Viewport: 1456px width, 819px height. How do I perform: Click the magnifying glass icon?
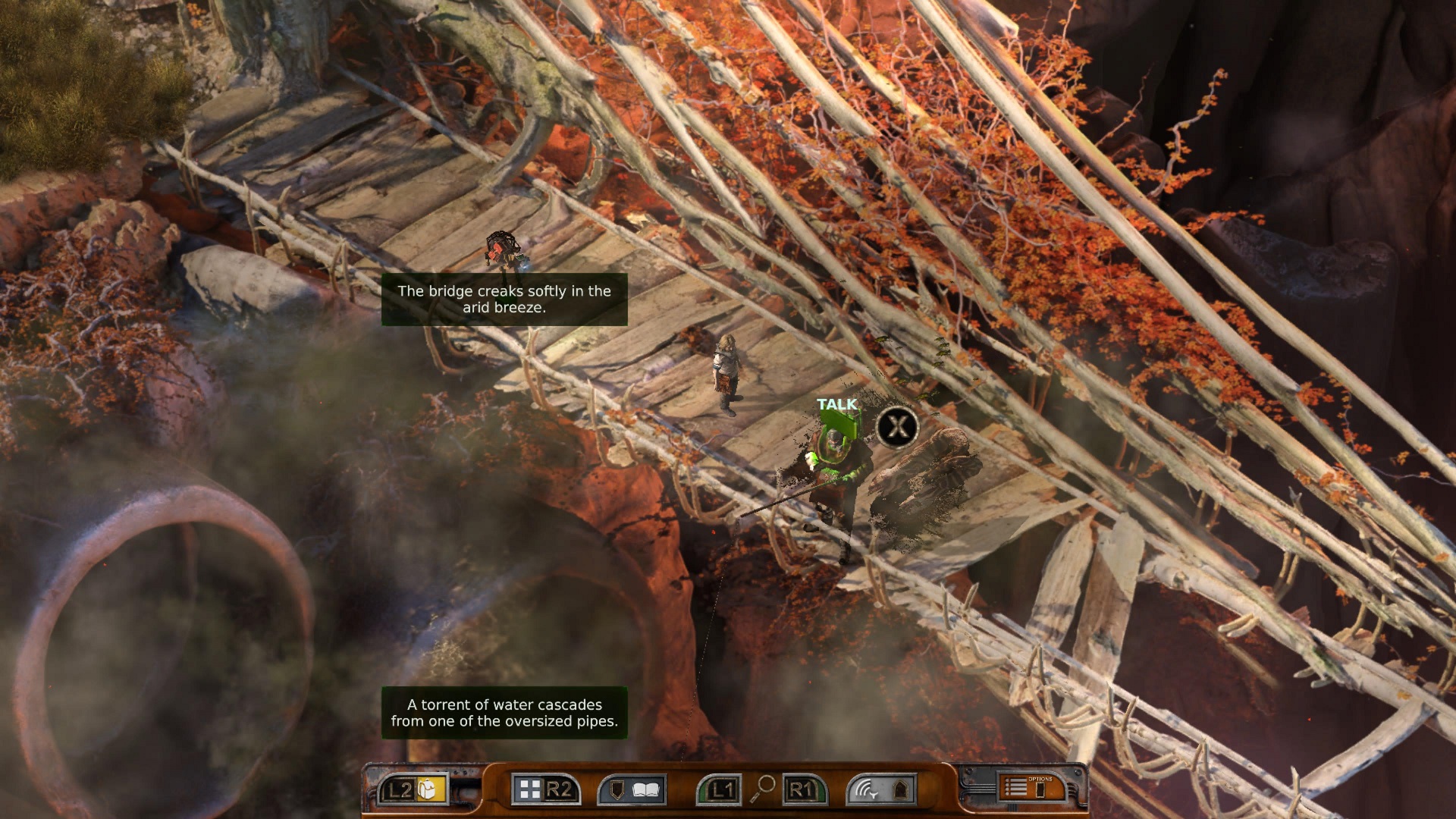[763, 789]
